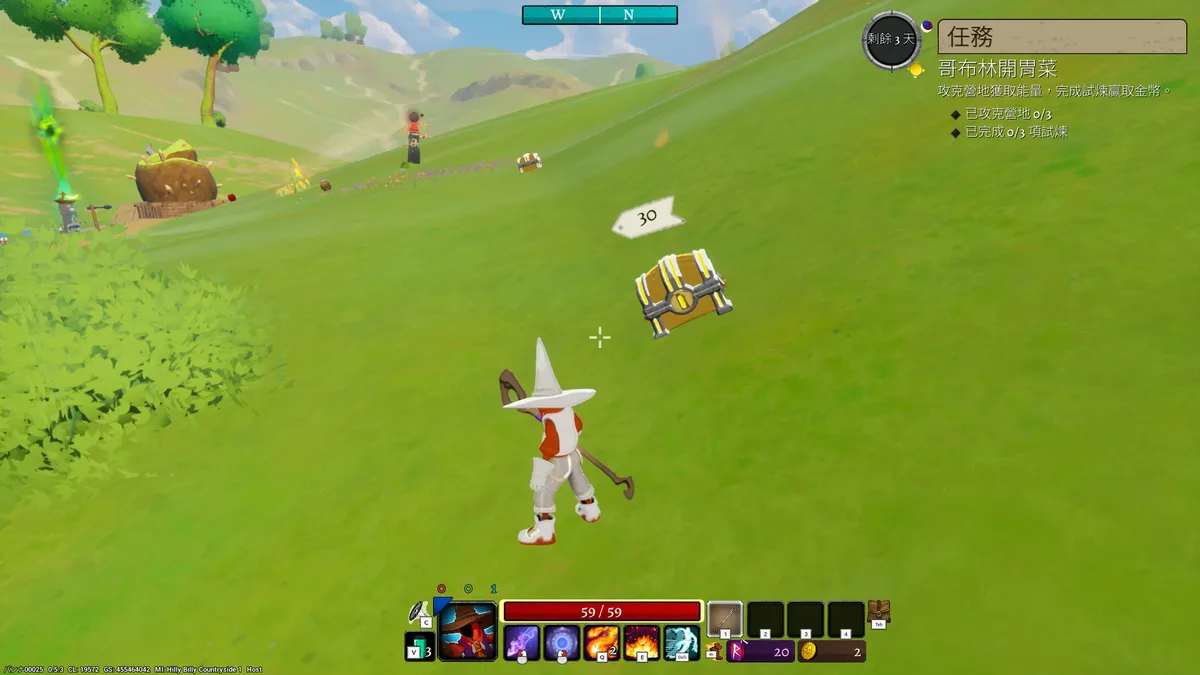The image size is (1200, 675).
Task: Select the staff in the first hotbar slot
Action: 725,619
